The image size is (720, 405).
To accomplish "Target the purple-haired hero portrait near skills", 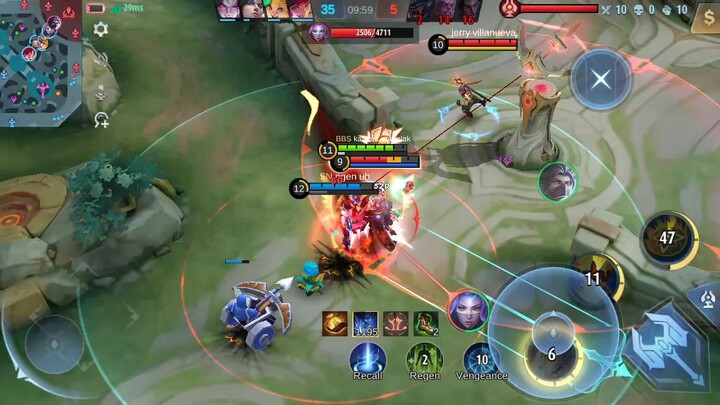I will [467, 310].
